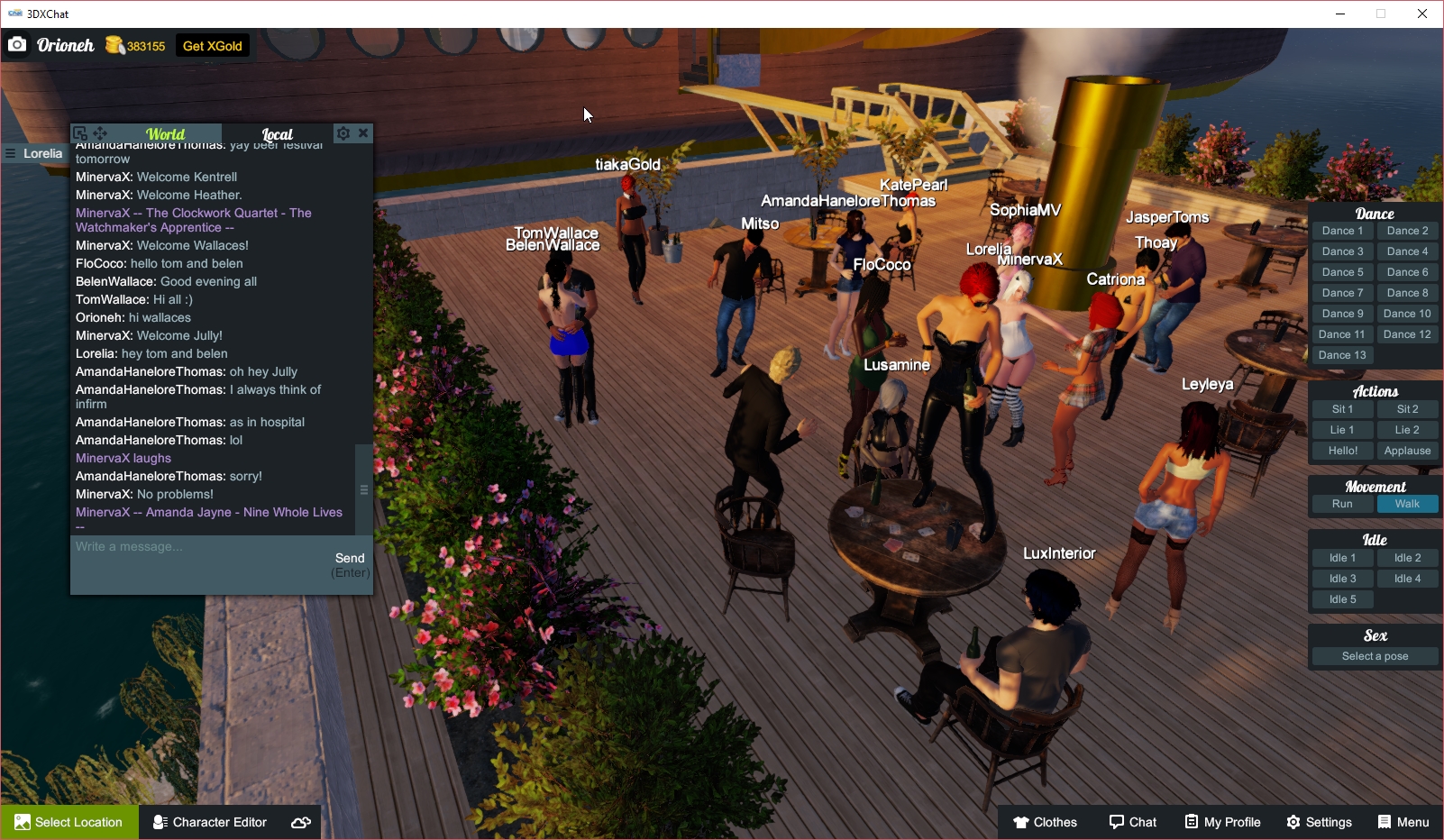Switch to the World chat tab

click(x=166, y=133)
